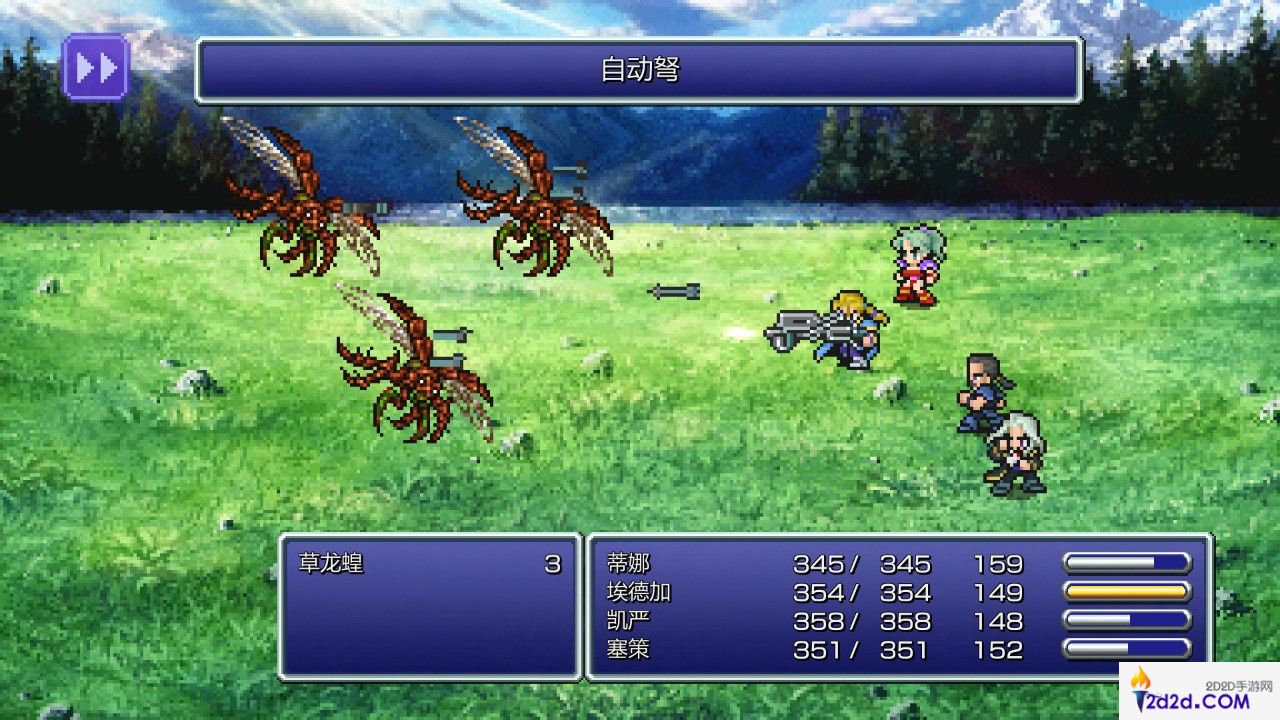Image resolution: width=1280 pixels, height=720 pixels.
Task: Select 塞策's white-haired character sprite
Action: click(x=1015, y=450)
